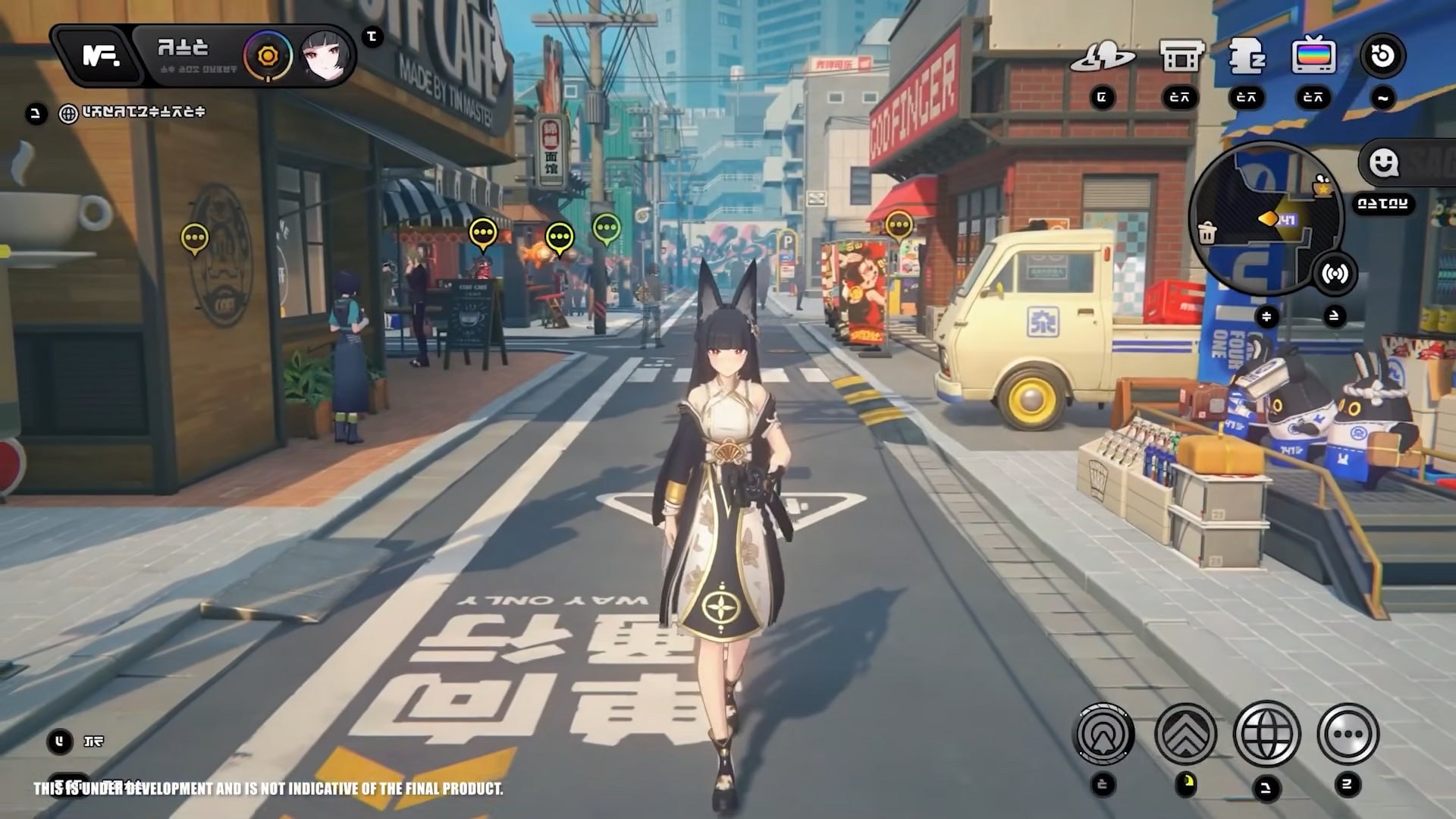Click the logo button in the top-left panel

pos(100,55)
